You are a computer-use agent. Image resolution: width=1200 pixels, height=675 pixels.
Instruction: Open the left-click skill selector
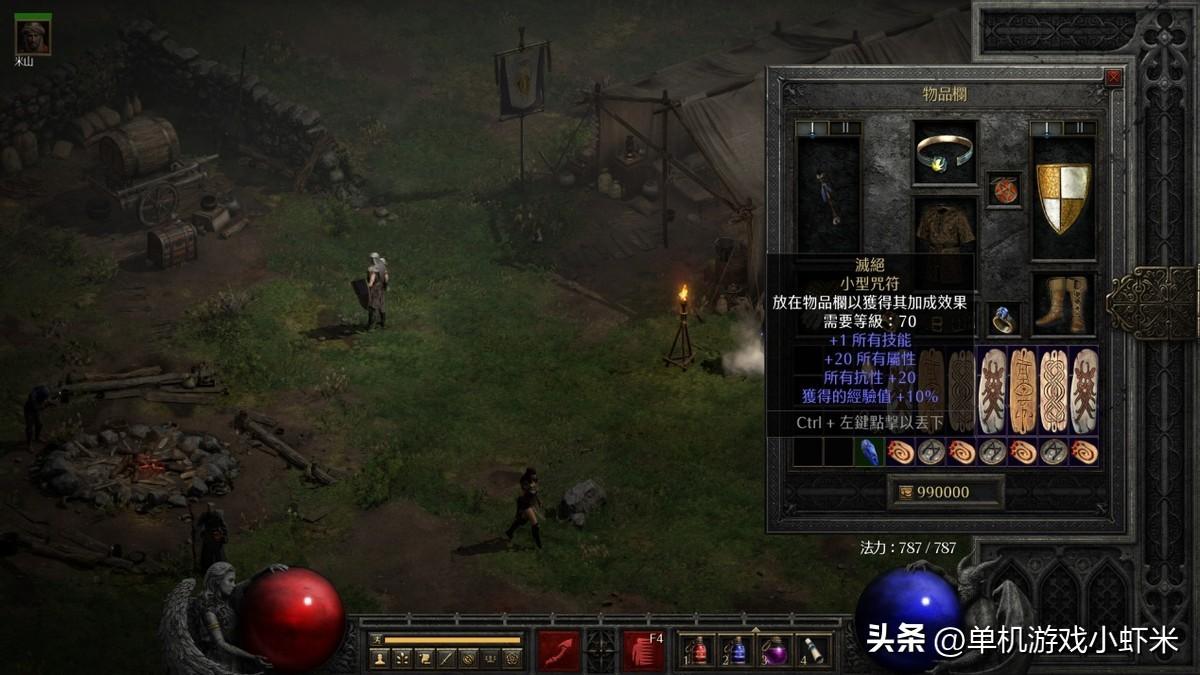point(558,650)
